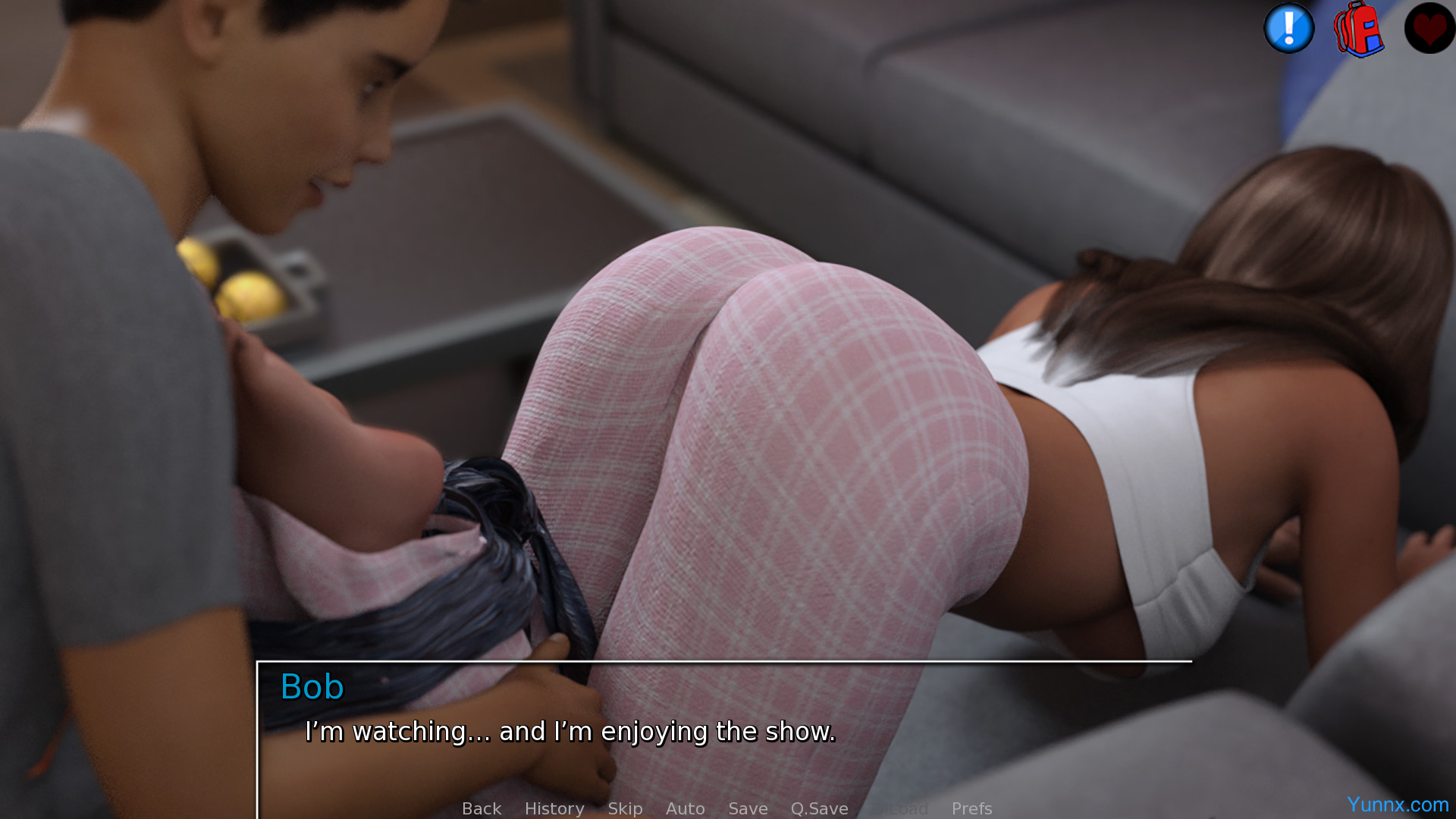1456x819 pixels.
Task: Toggle Auto dialogue advance
Action: pos(685,808)
